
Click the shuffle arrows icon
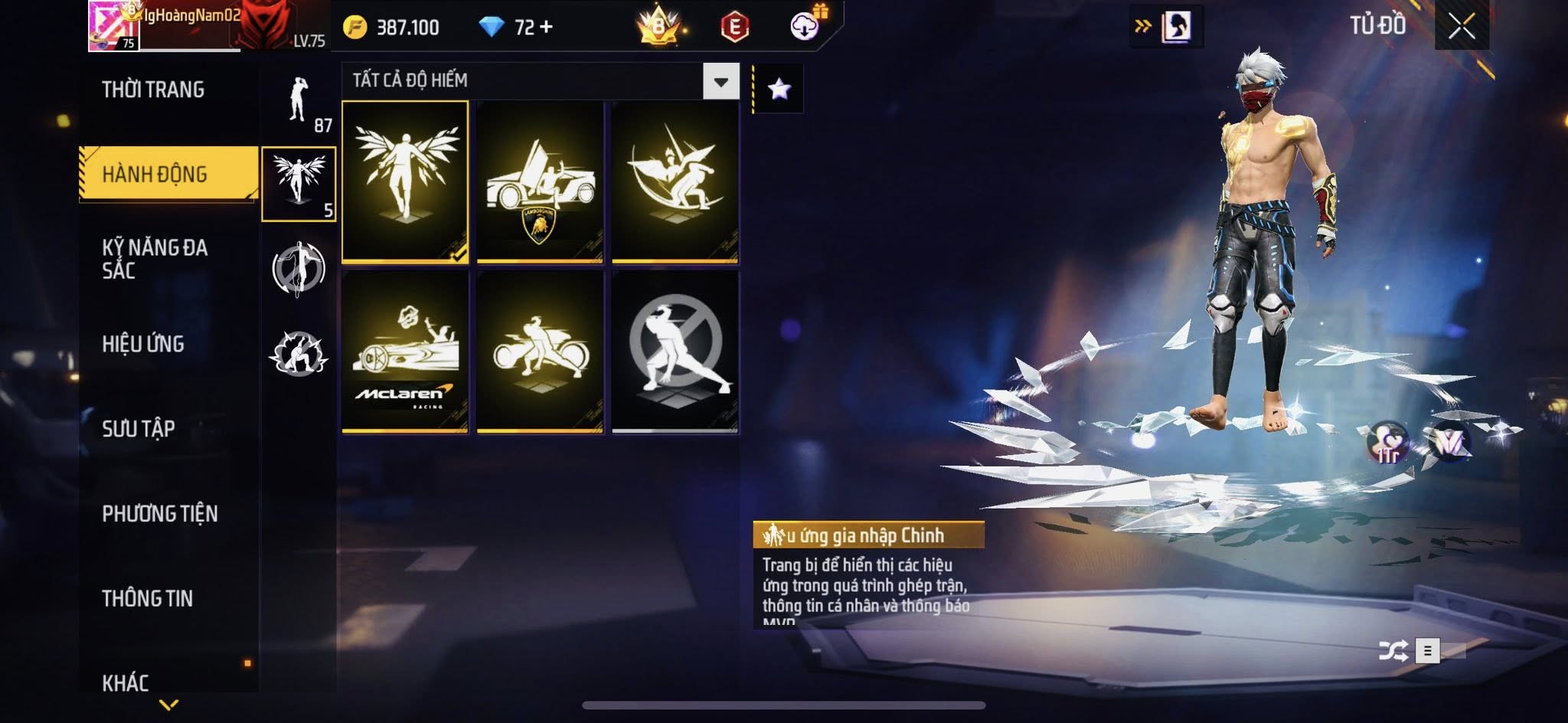(x=1393, y=651)
